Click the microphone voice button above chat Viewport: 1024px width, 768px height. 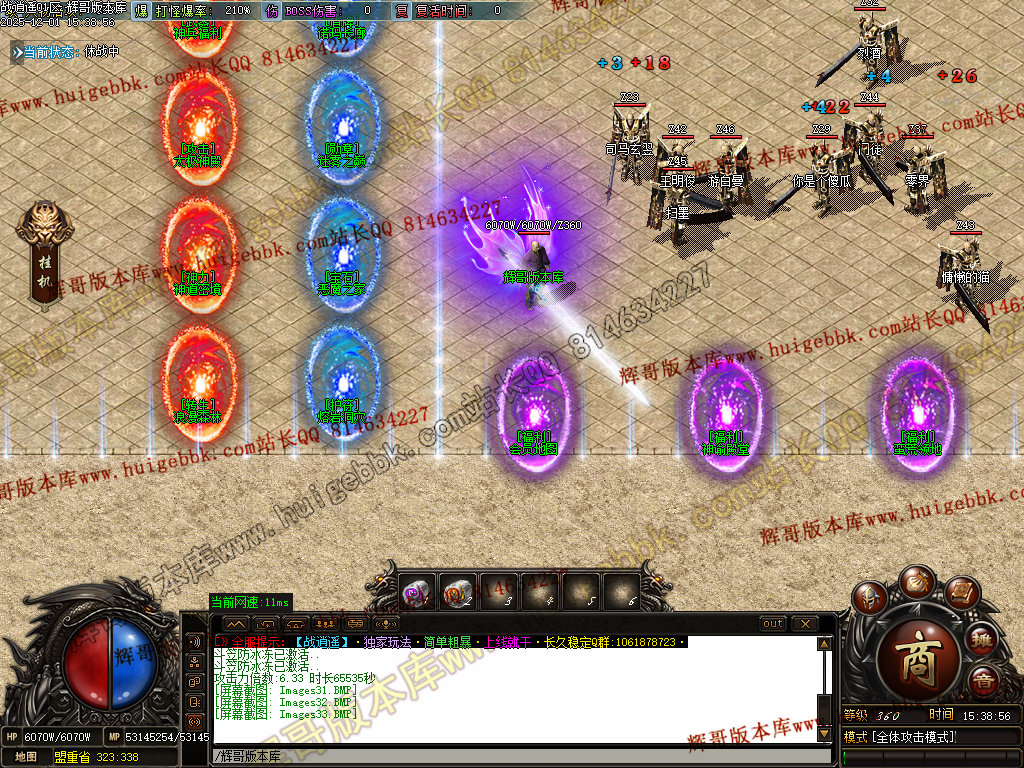pos(385,624)
